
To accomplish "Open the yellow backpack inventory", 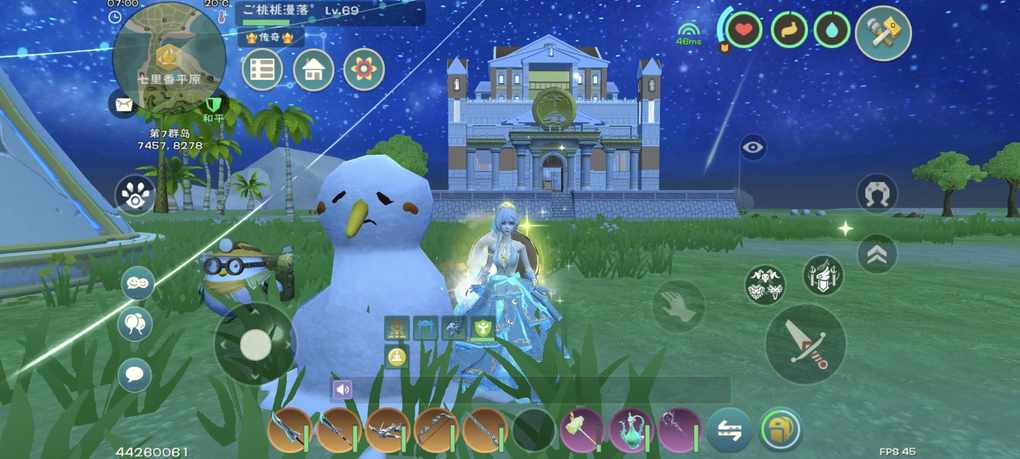I will coord(780,430).
